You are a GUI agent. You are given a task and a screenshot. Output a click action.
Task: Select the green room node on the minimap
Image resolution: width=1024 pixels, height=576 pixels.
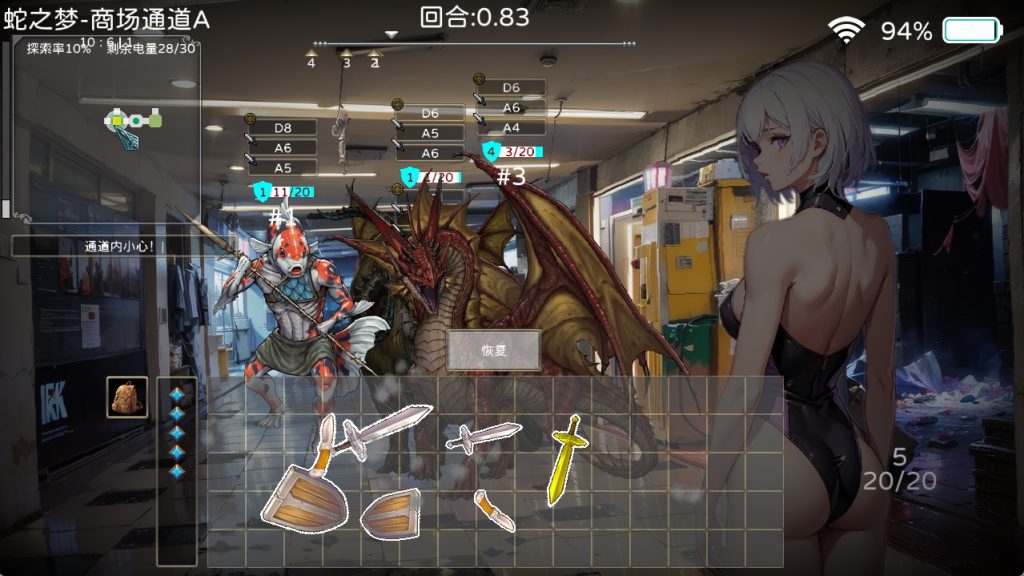coord(155,120)
